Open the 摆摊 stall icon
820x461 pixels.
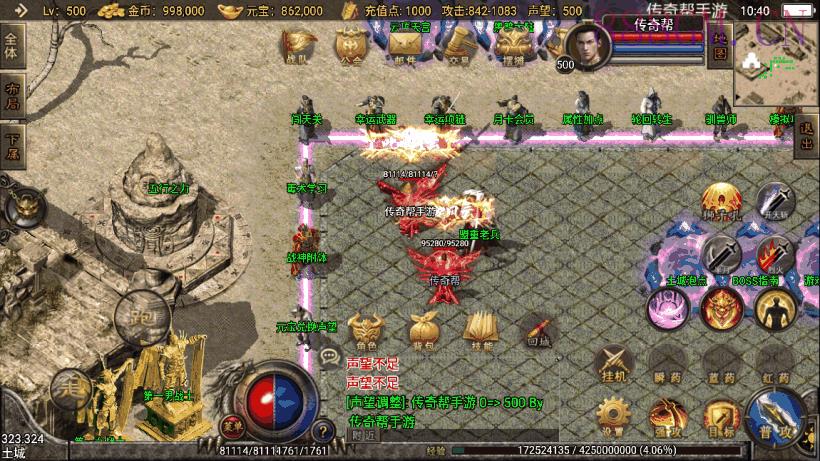pos(512,46)
